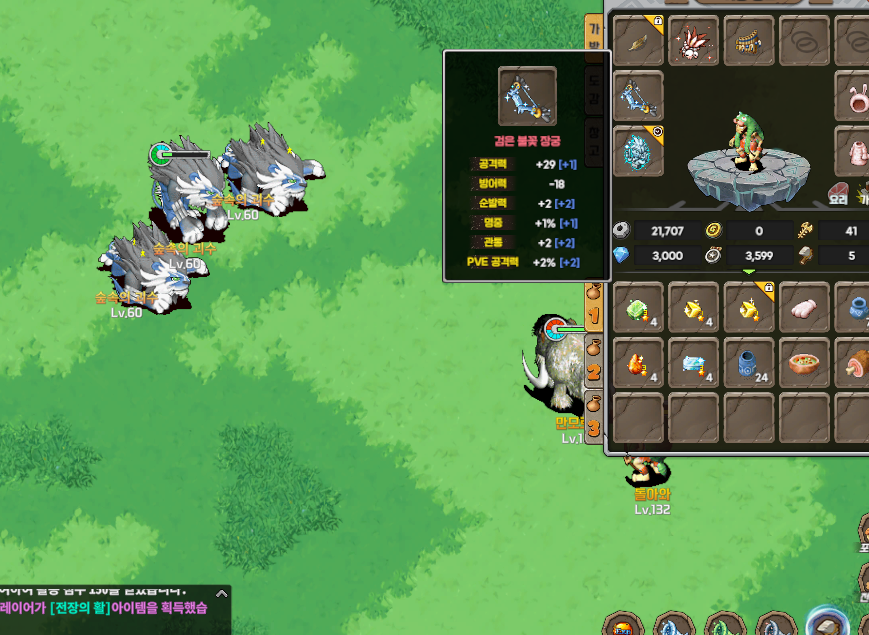Select the soup bowl item slot
This screenshot has height=635, width=869.
click(804, 363)
